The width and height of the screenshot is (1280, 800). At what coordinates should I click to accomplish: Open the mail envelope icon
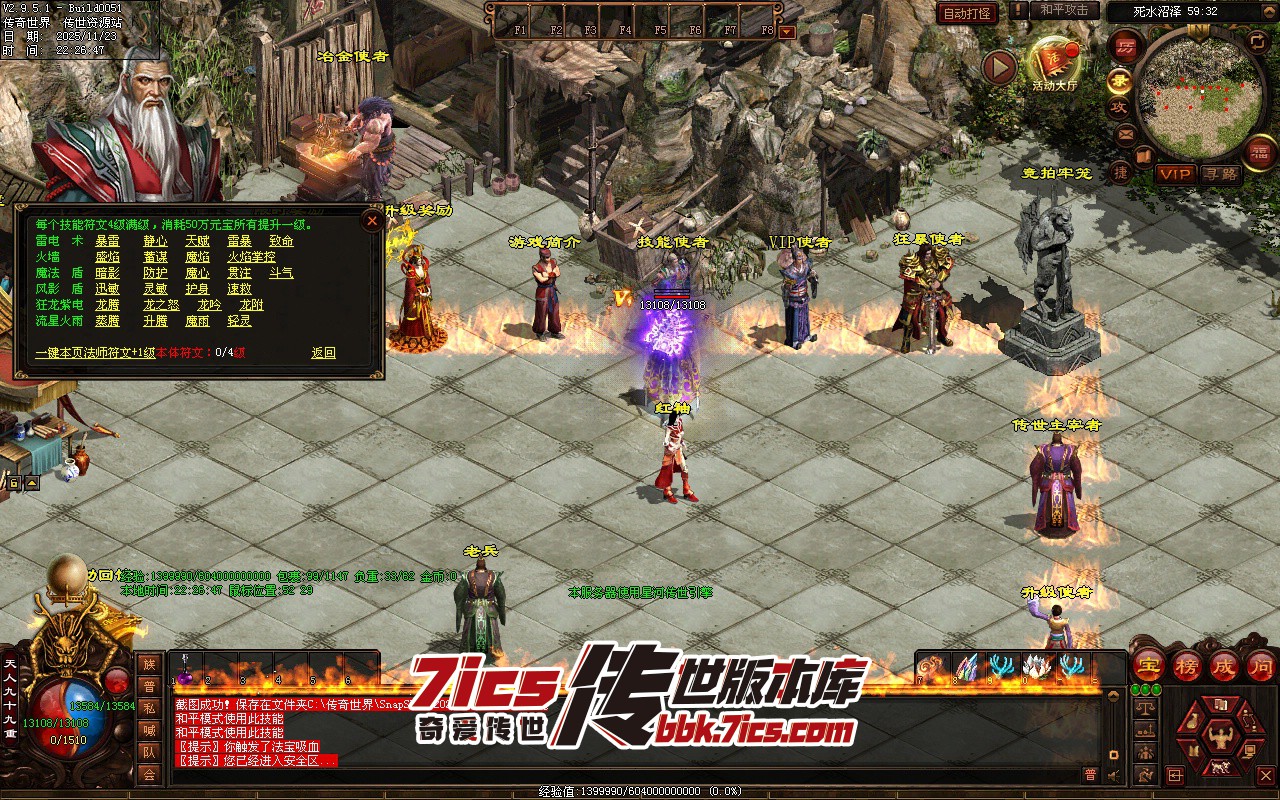(1126, 134)
